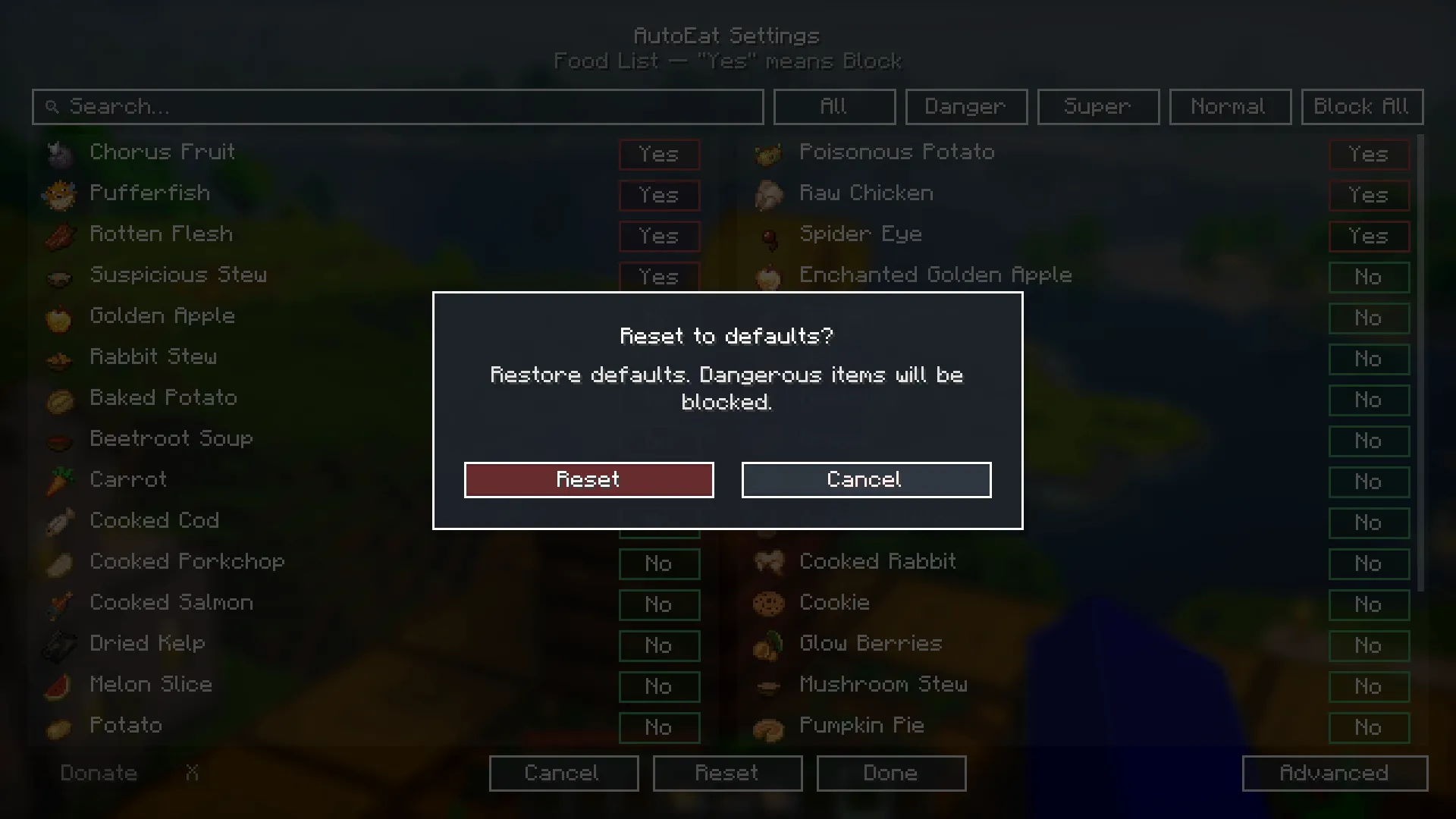
Task: Toggle the block setting for Spider Eye
Action: tap(1368, 236)
